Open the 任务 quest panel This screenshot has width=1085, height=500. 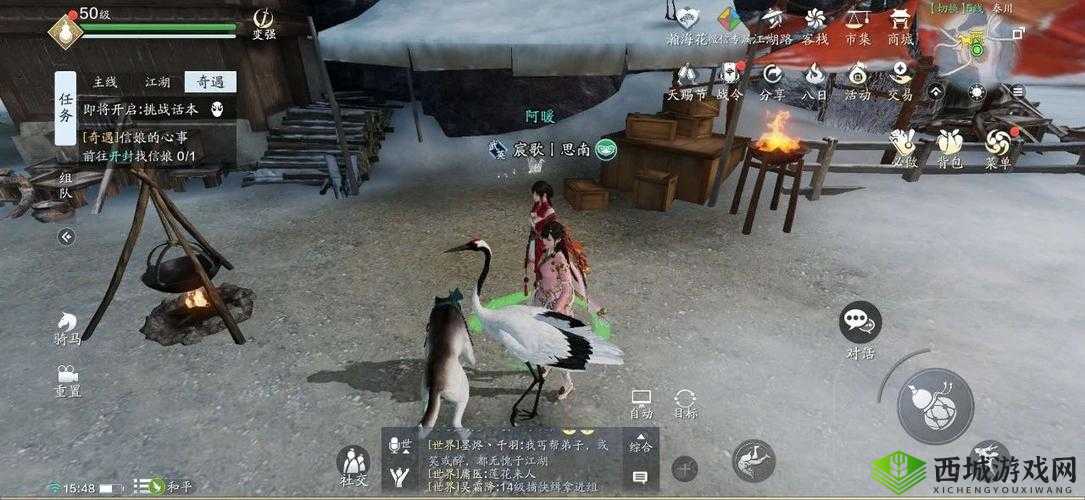[x=65, y=108]
